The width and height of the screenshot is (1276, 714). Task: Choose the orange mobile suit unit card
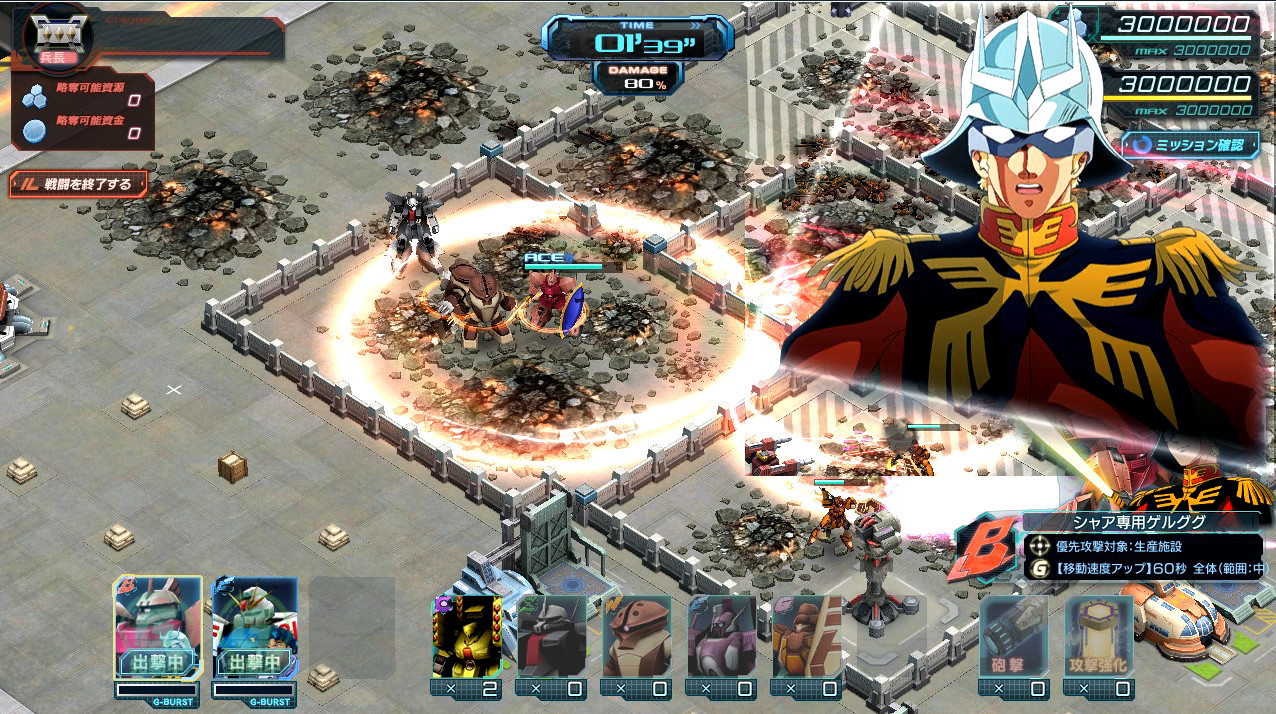click(x=805, y=636)
